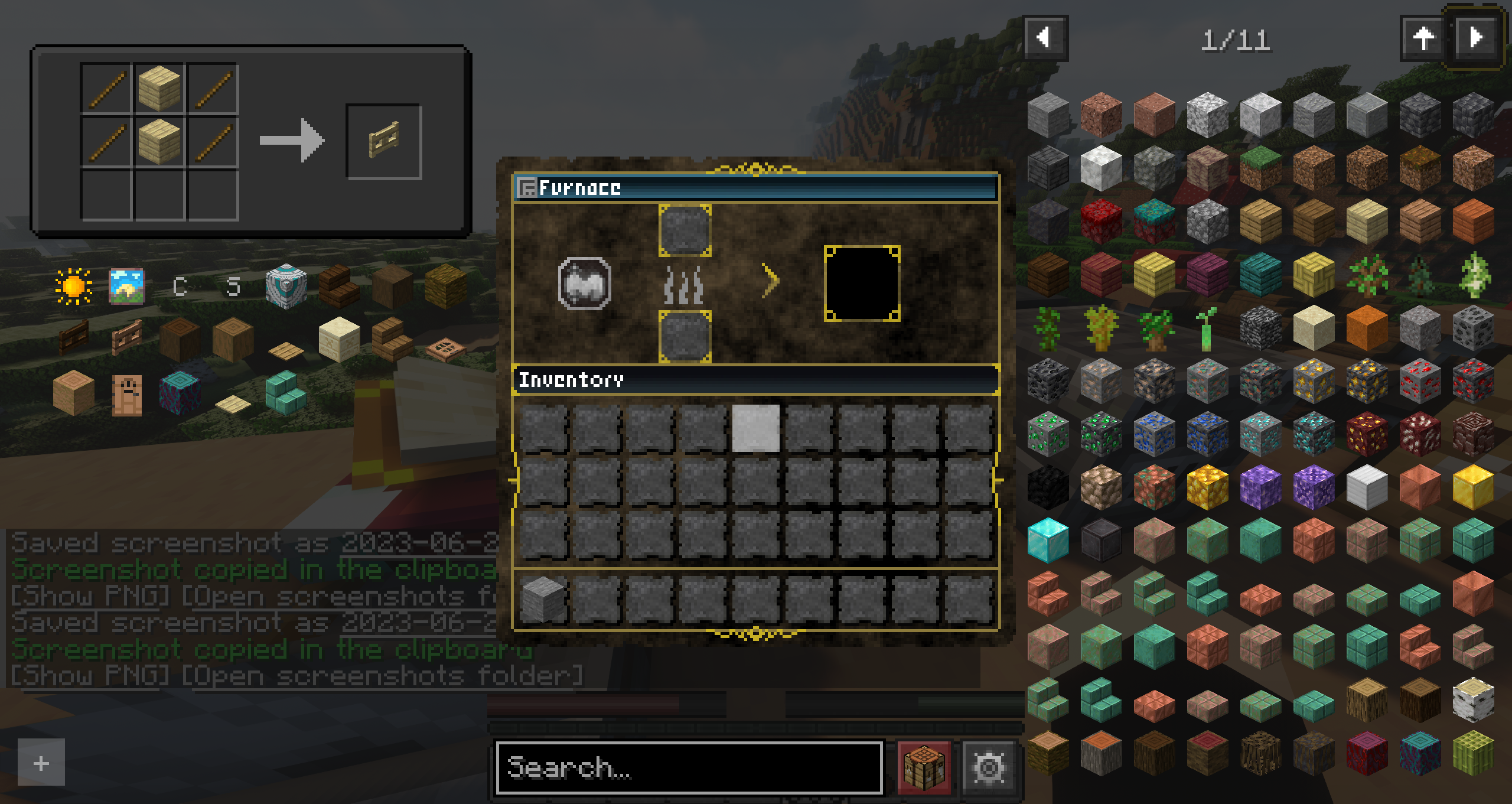Click the sun icon above the favorites area
1512x804 pixels.
click(x=73, y=287)
